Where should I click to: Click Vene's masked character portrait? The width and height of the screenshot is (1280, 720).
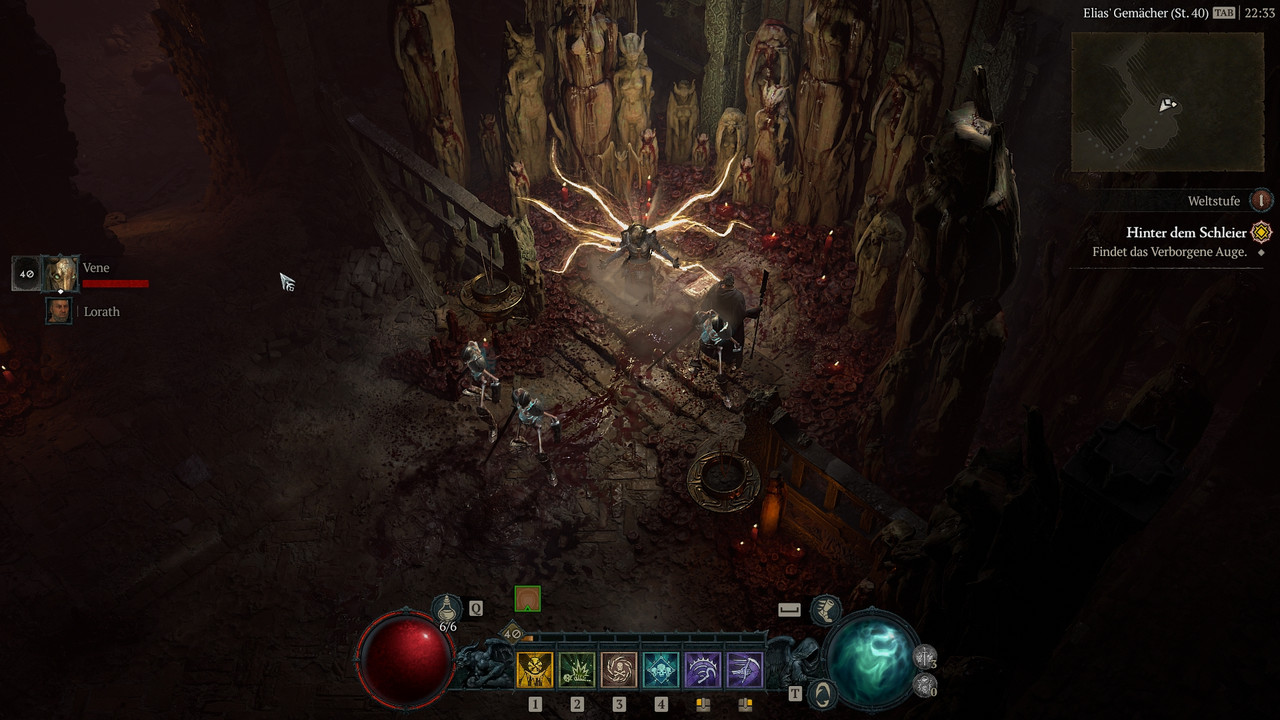point(61,273)
